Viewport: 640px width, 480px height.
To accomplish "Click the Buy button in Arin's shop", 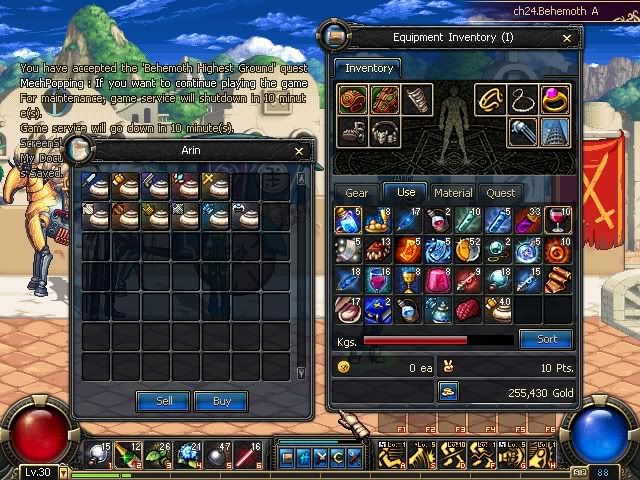I will click(221, 401).
